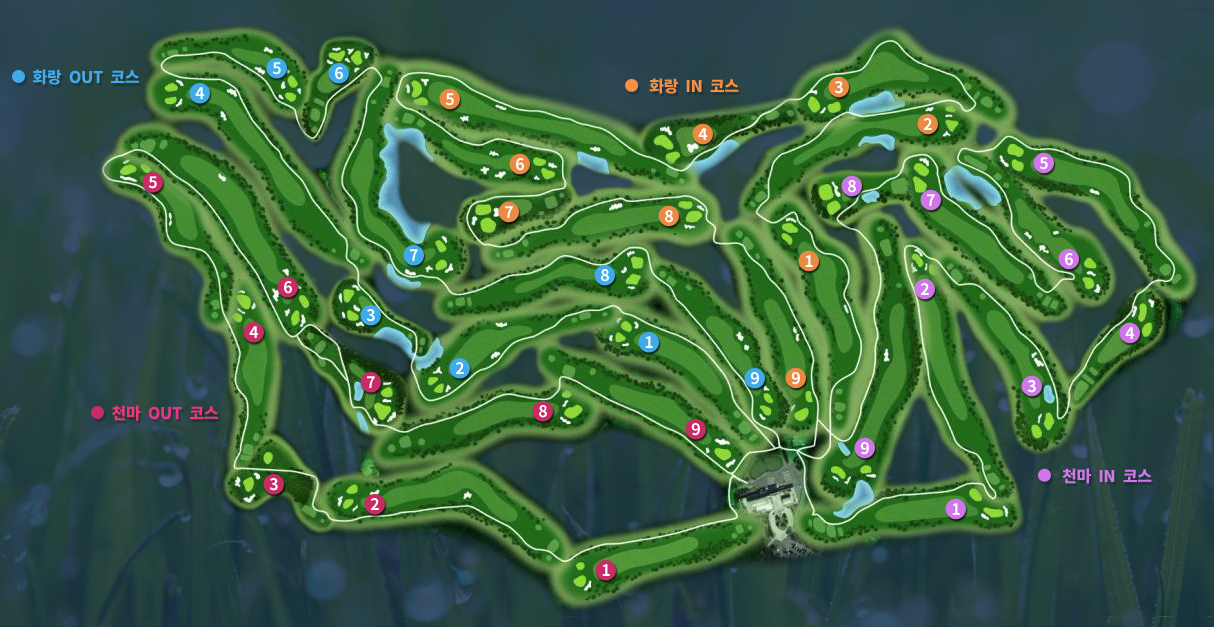Select purple hole 4 marker of 천마 IN

pyautogui.click(x=1130, y=333)
